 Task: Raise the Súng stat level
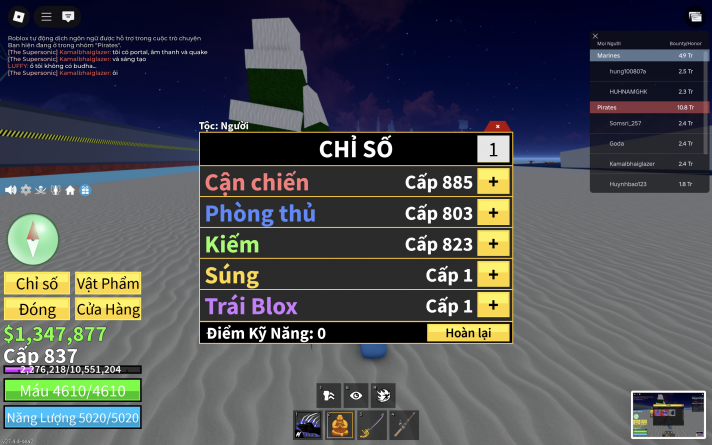click(493, 275)
